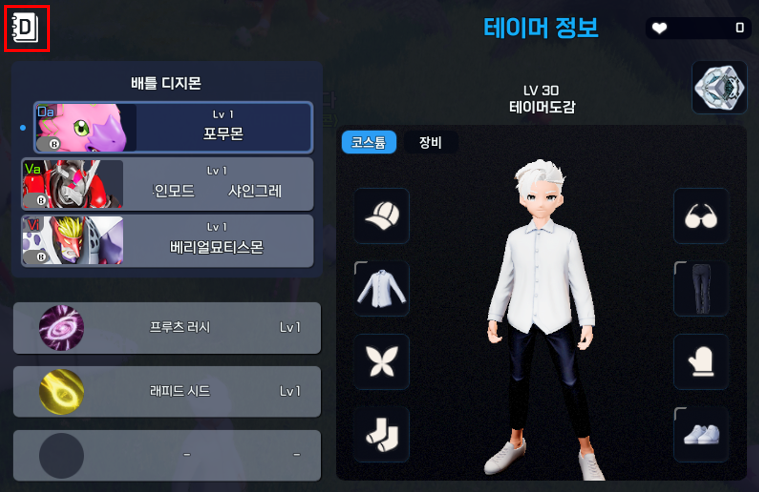The width and height of the screenshot is (759, 492).
Task: Open the butterfly wings costume slot
Action: (x=381, y=362)
